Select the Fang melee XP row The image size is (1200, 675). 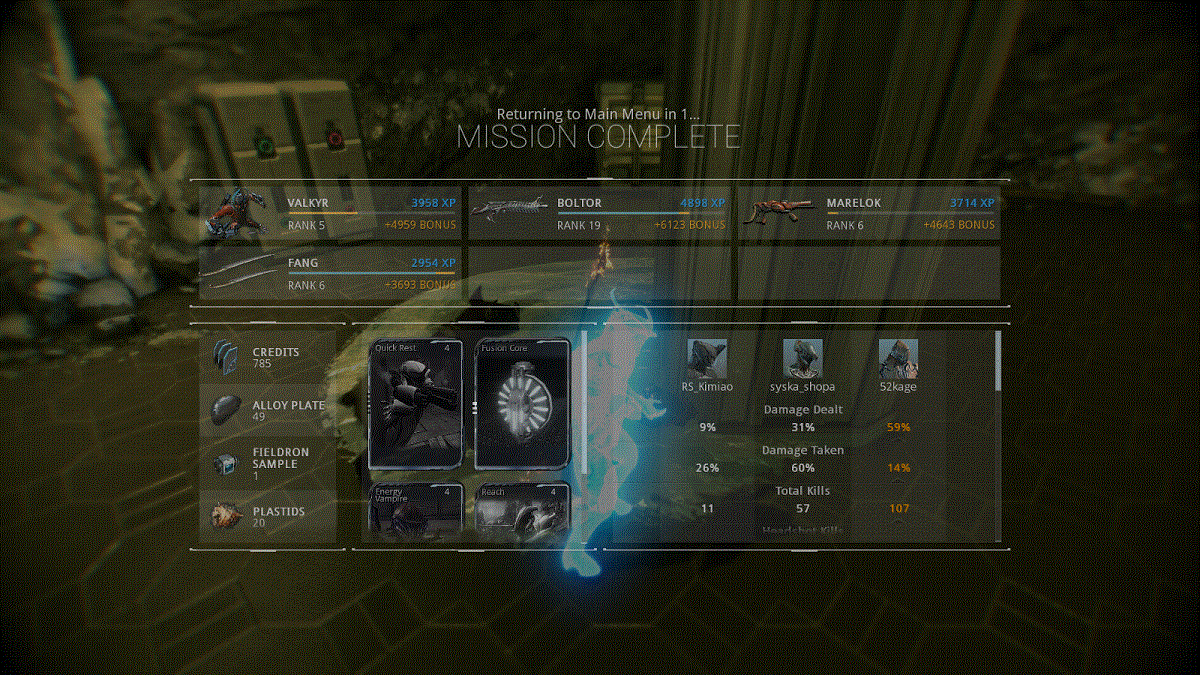pos(330,274)
